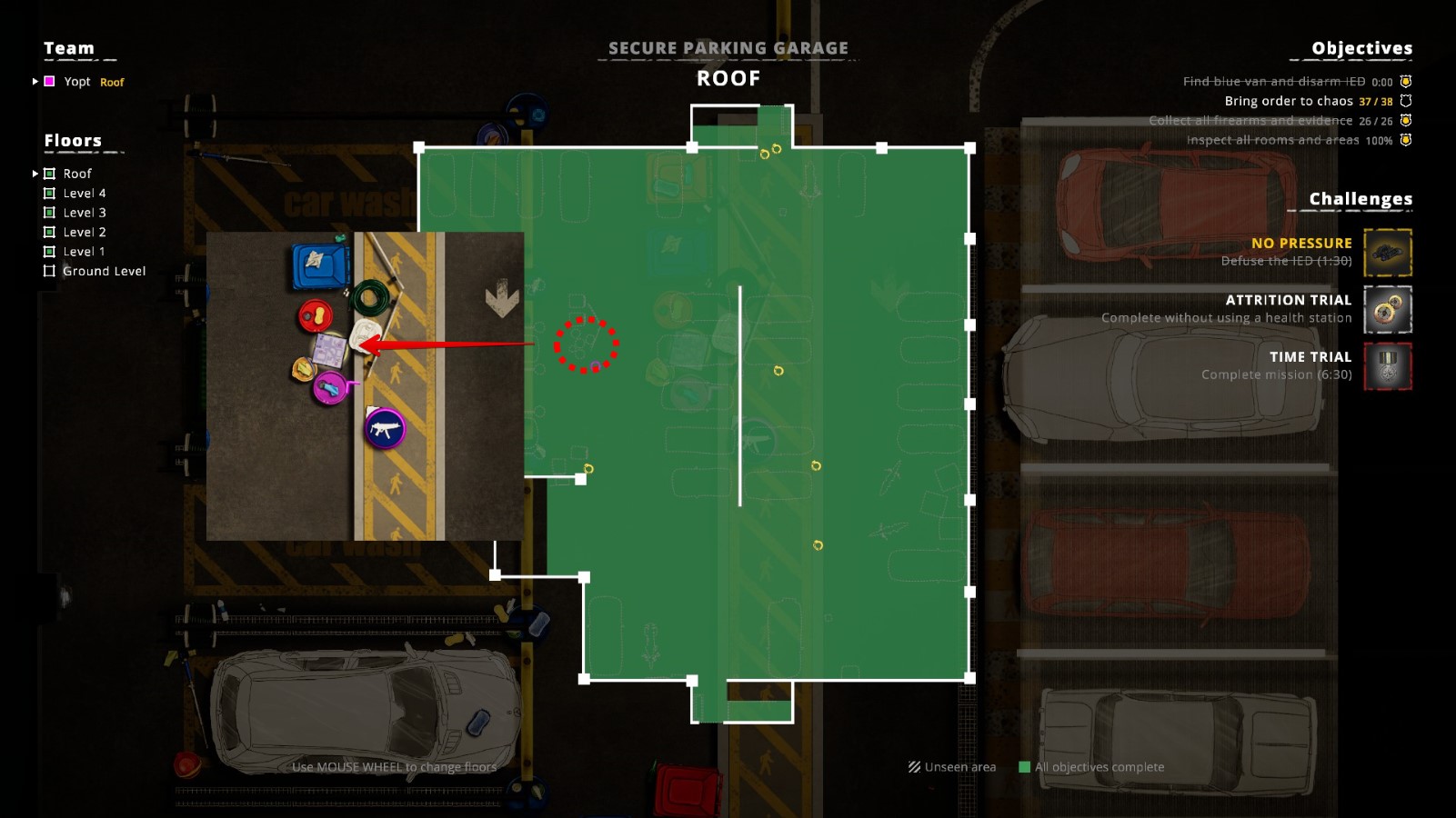This screenshot has height=818, width=1456.
Task: Click the empty badge next to Bring order to chaos
Action: coord(1406,101)
